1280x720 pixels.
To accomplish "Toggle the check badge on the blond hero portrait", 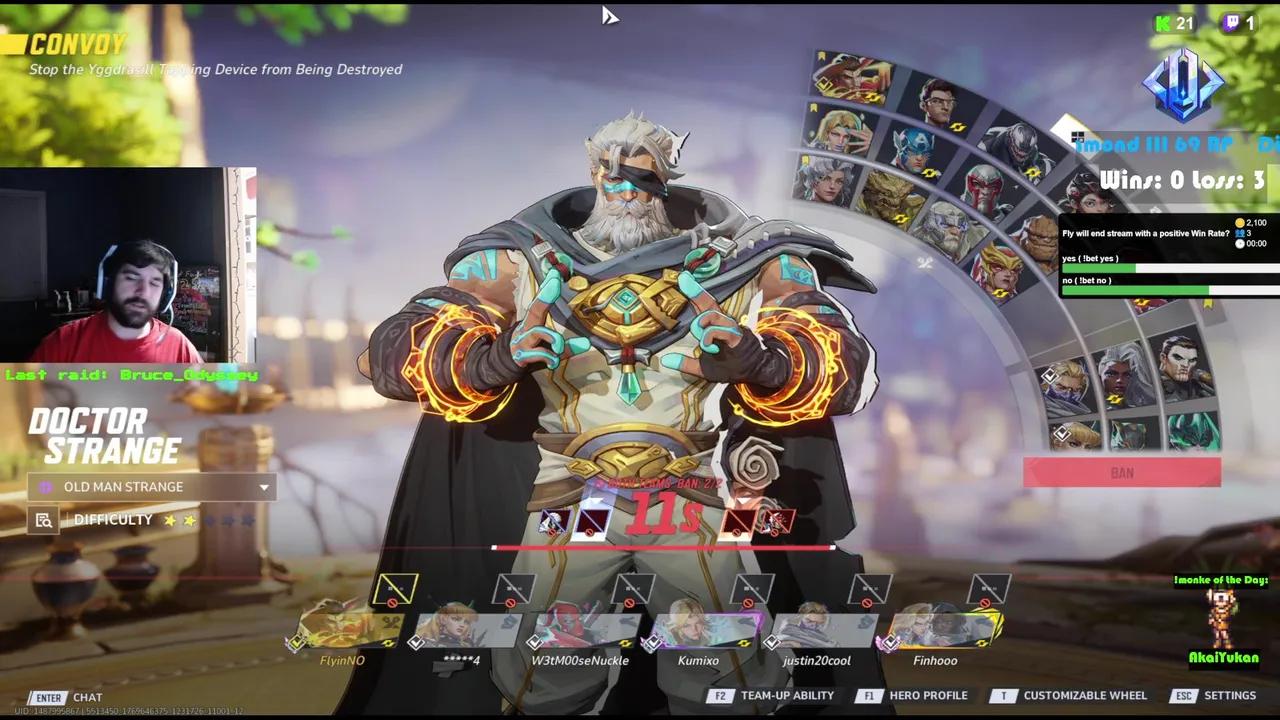I will (1050, 376).
